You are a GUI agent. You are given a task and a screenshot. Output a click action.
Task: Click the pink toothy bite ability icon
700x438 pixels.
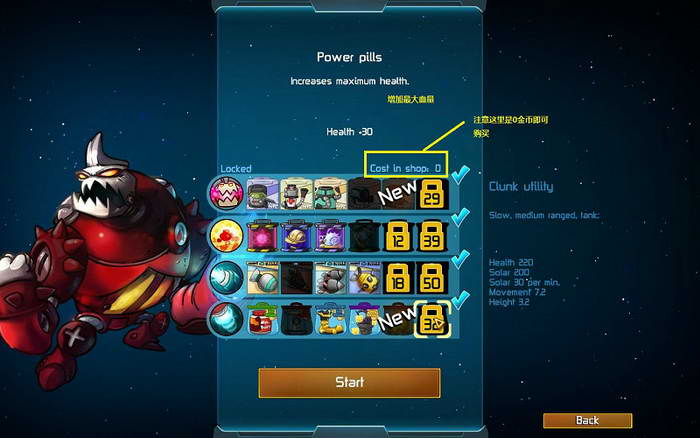coord(226,194)
